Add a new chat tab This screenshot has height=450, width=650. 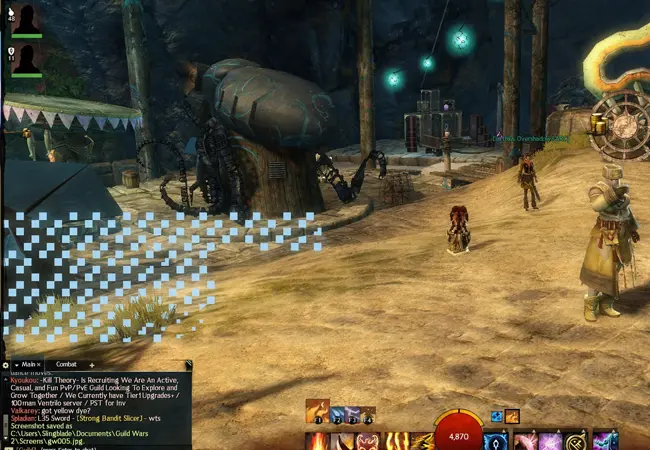(x=92, y=365)
